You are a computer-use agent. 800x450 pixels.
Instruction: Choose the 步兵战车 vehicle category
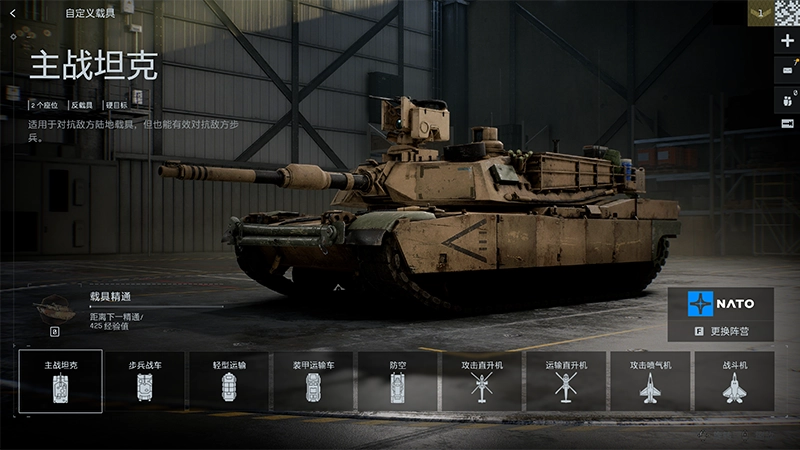click(x=145, y=381)
